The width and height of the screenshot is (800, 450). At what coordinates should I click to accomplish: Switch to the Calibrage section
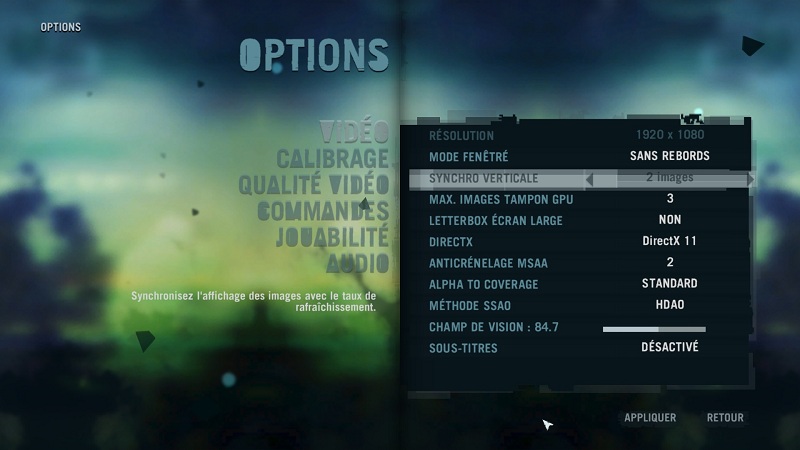332,159
